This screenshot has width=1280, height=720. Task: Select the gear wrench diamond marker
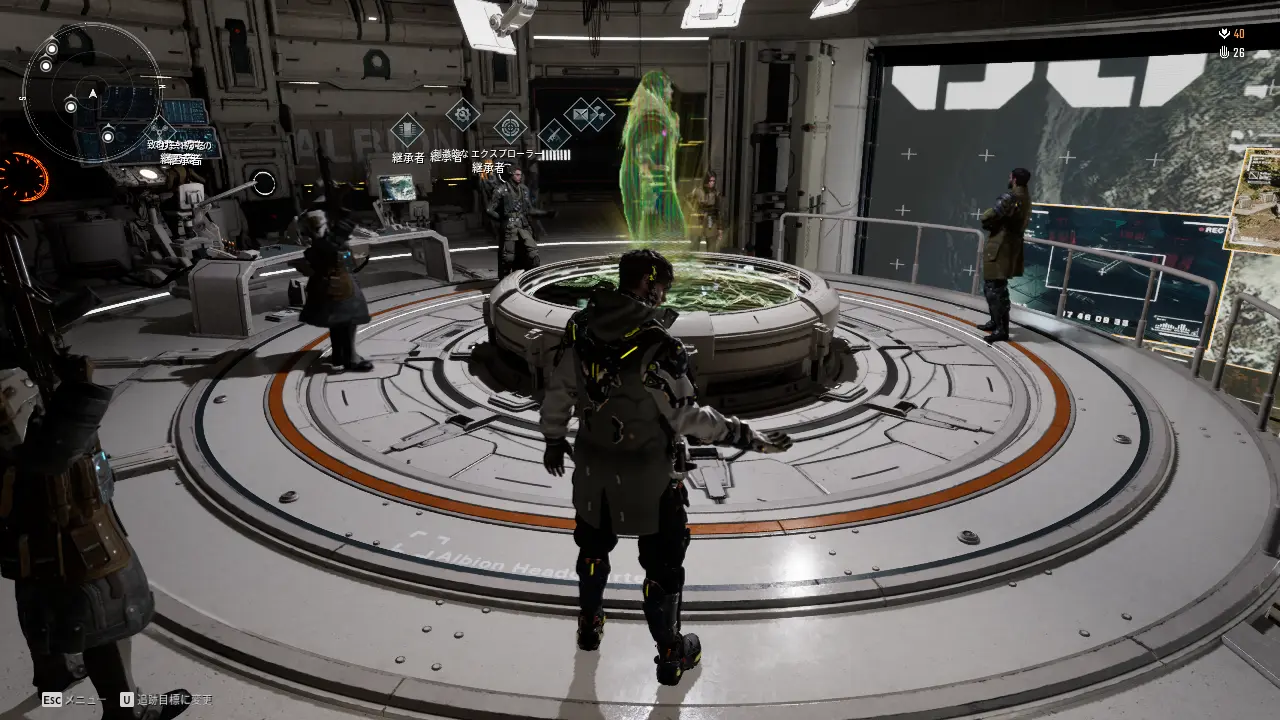(x=462, y=115)
